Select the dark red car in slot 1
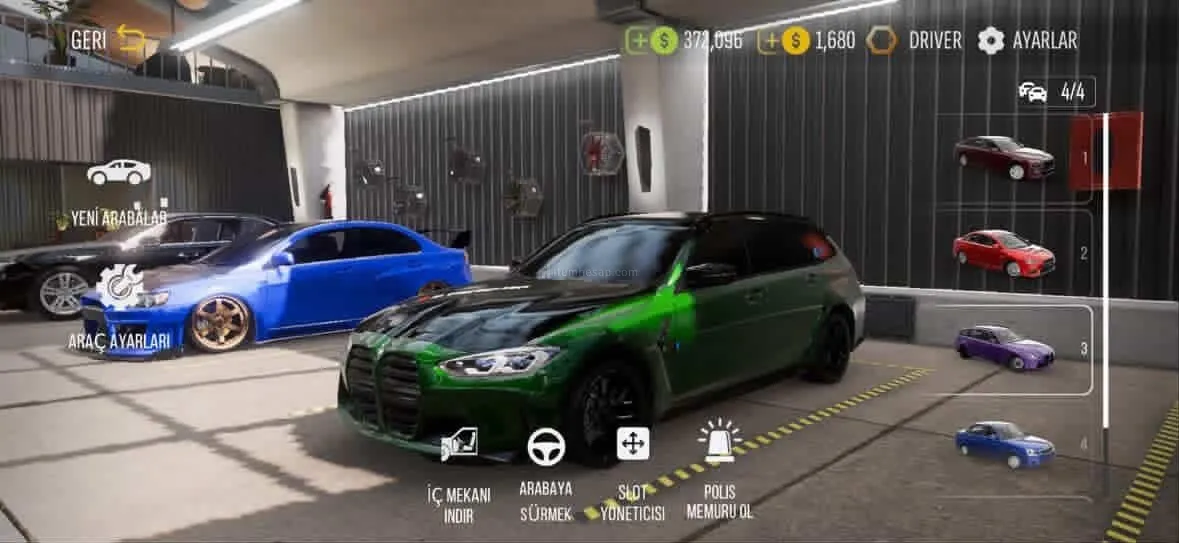 pyautogui.click(x=1004, y=157)
